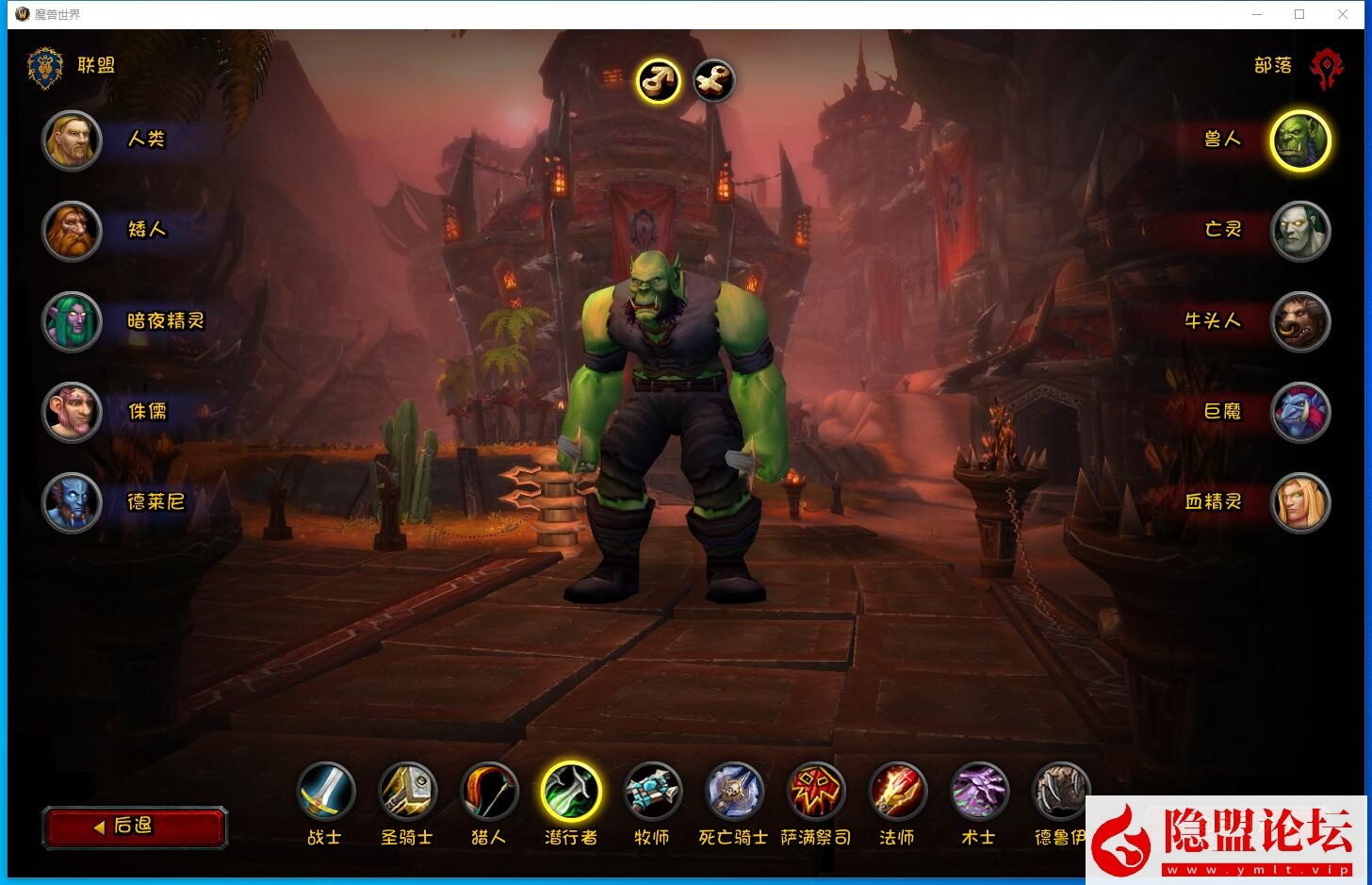Screen dimensions: 1372x885
Task: Choose the Undead race (亡灵)
Action: coord(1300,231)
